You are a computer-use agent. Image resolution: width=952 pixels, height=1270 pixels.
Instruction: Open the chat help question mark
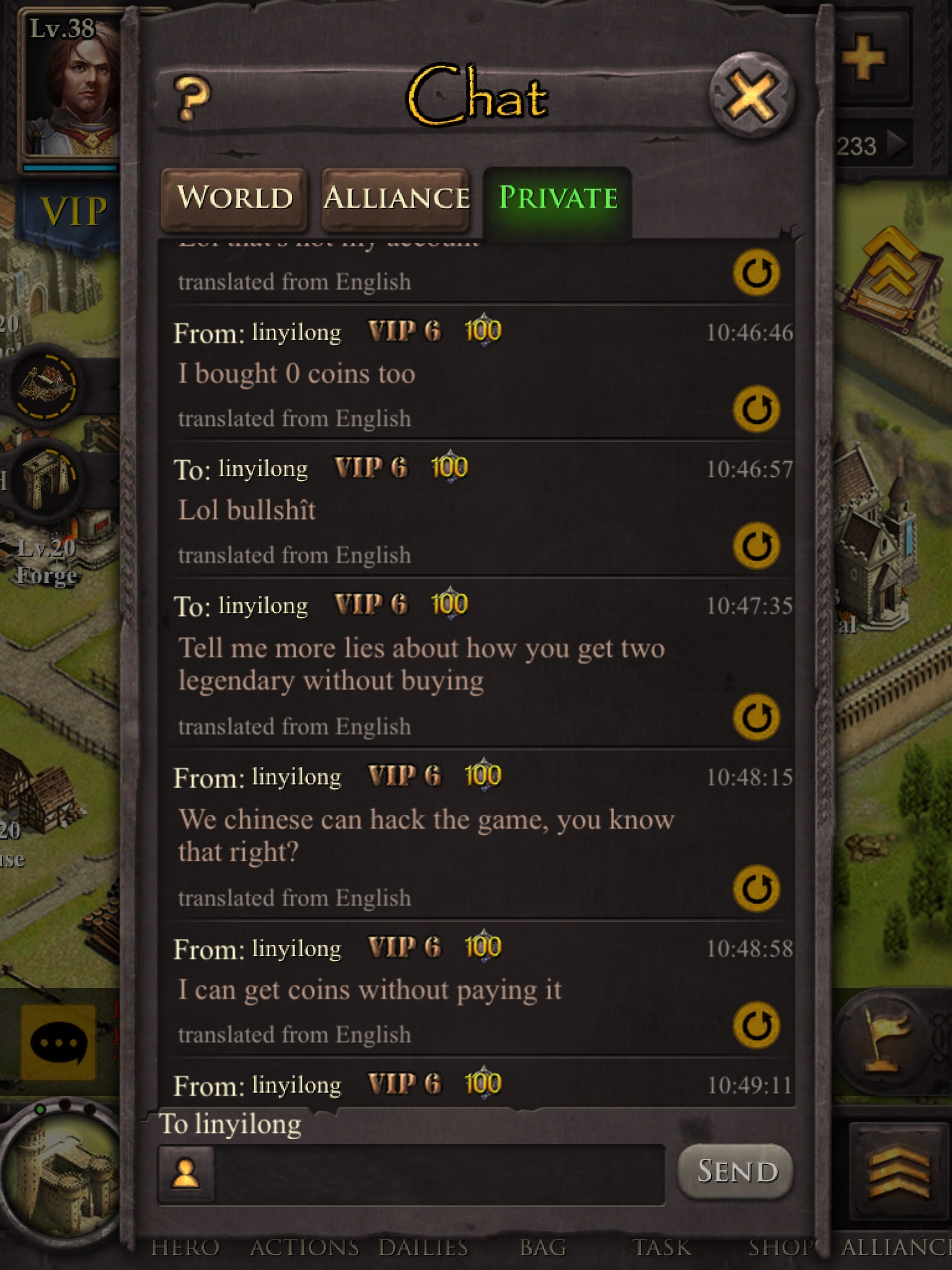click(193, 99)
